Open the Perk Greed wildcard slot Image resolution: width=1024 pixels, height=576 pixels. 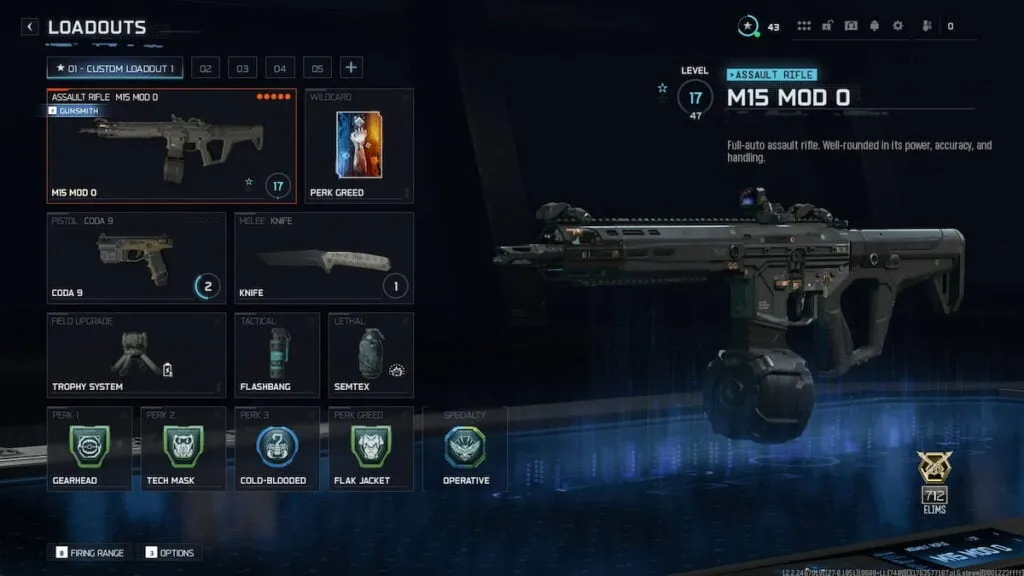[359, 146]
